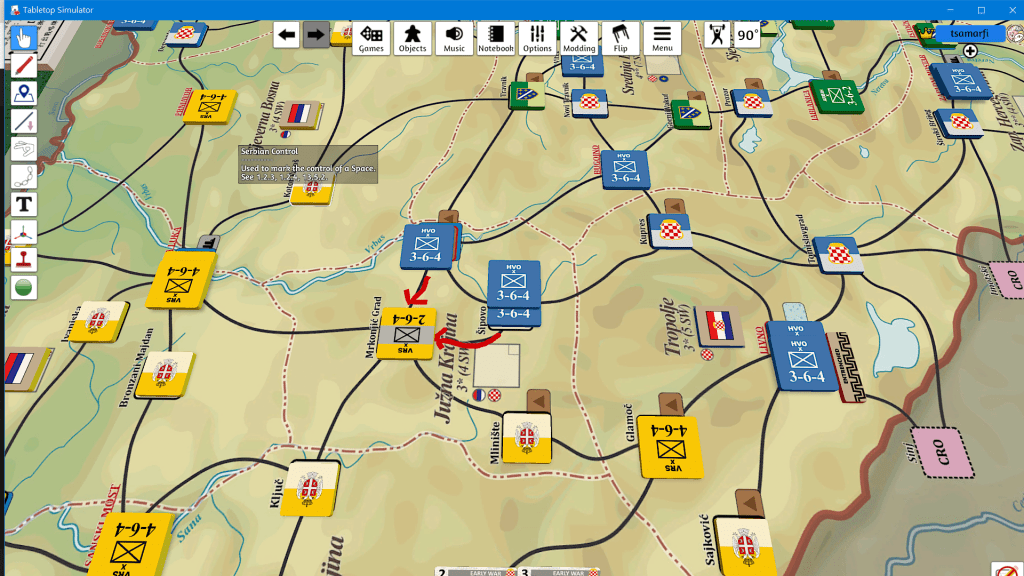Select the grab hand tool
The height and width of the screenshot is (576, 1024).
24,38
